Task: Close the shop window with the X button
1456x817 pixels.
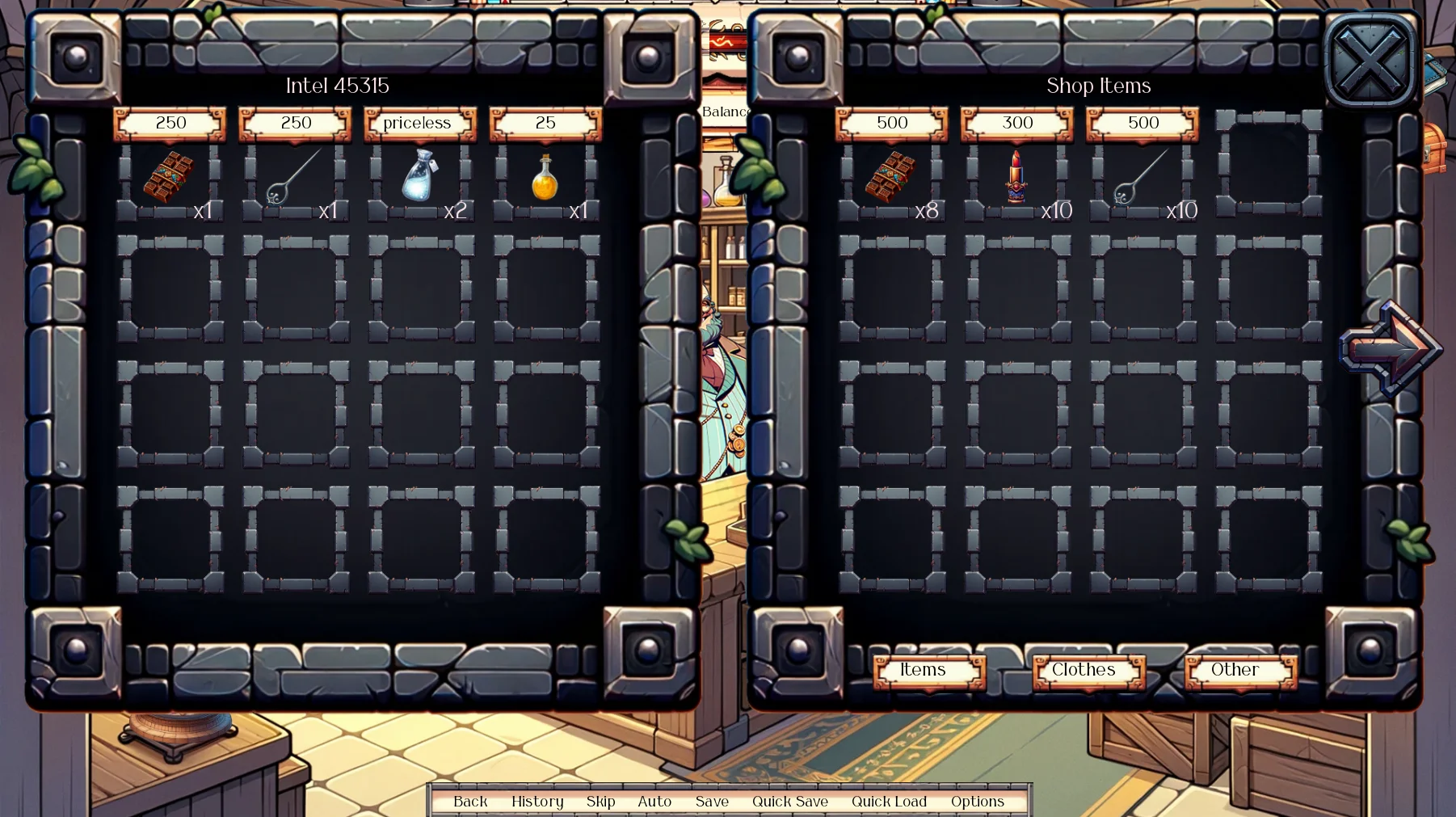Action: click(x=1370, y=61)
